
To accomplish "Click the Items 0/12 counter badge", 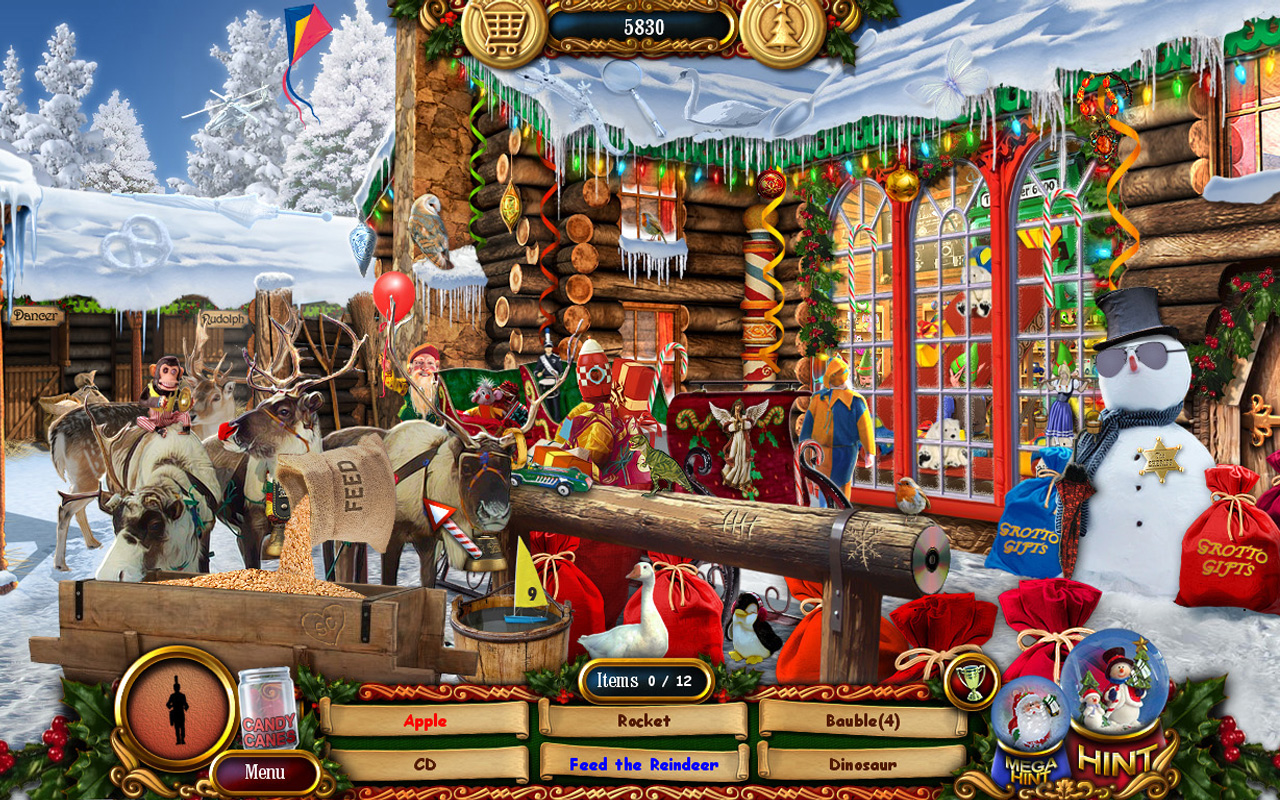I will 644,678.
